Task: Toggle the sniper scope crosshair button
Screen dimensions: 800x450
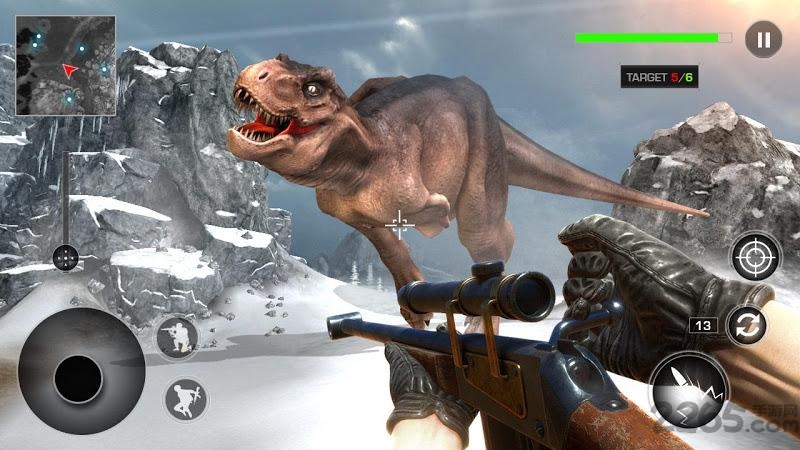Action: point(755,256)
